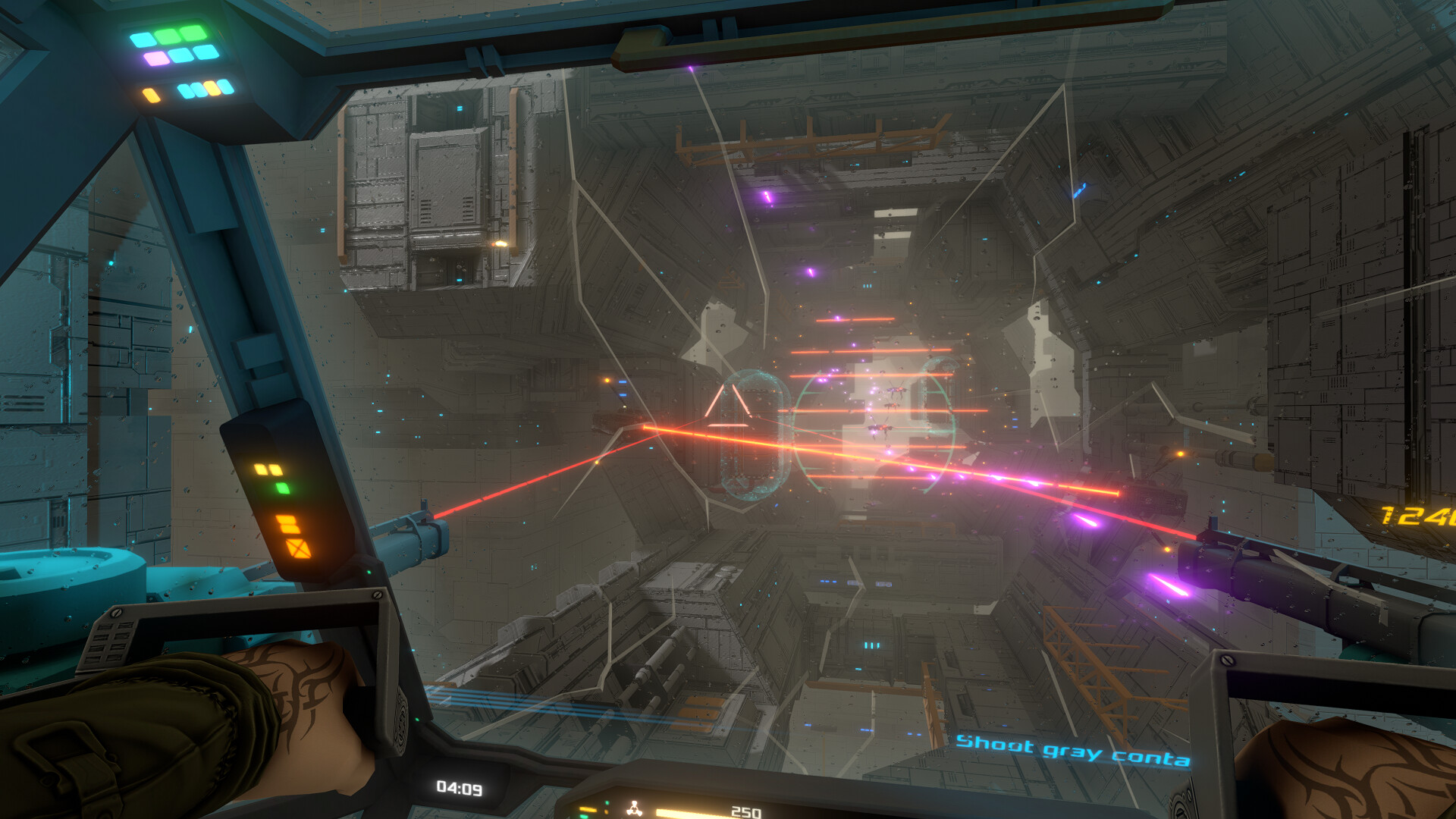The width and height of the screenshot is (1456, 819).
Task: Tap the twin yellow squares on the left strut panel
Action: [x=268, y=469]
